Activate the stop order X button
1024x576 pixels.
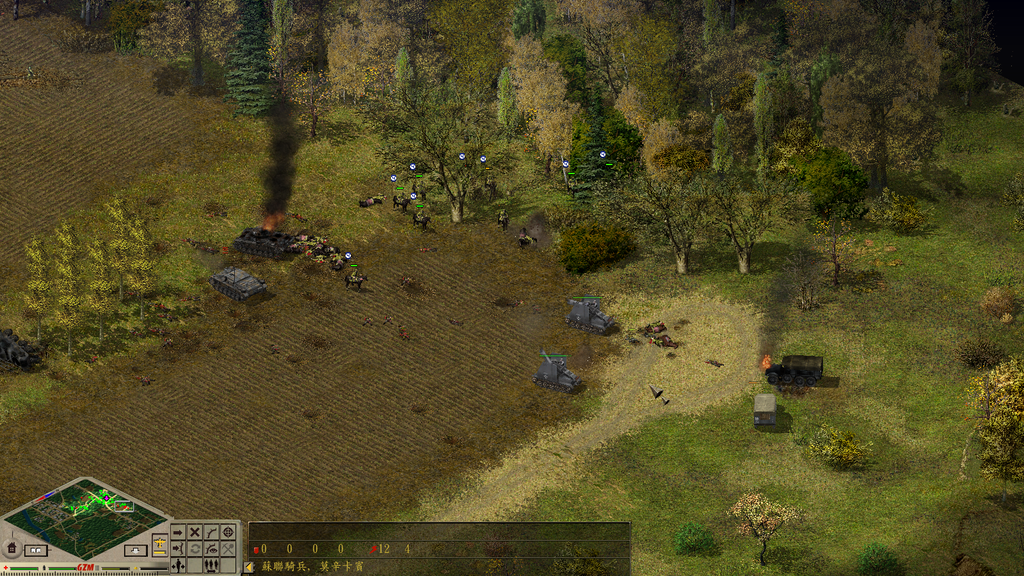[x=195, y=532]
